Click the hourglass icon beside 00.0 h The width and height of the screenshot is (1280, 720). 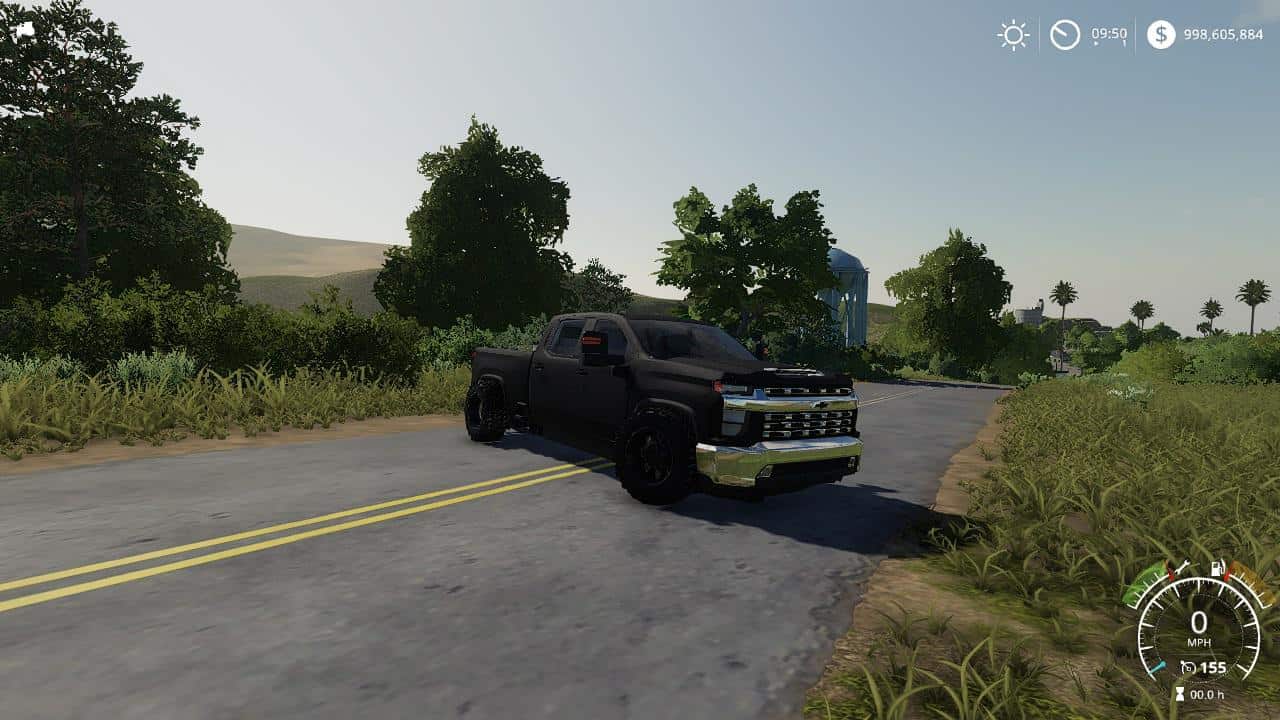pos(1179,693)
